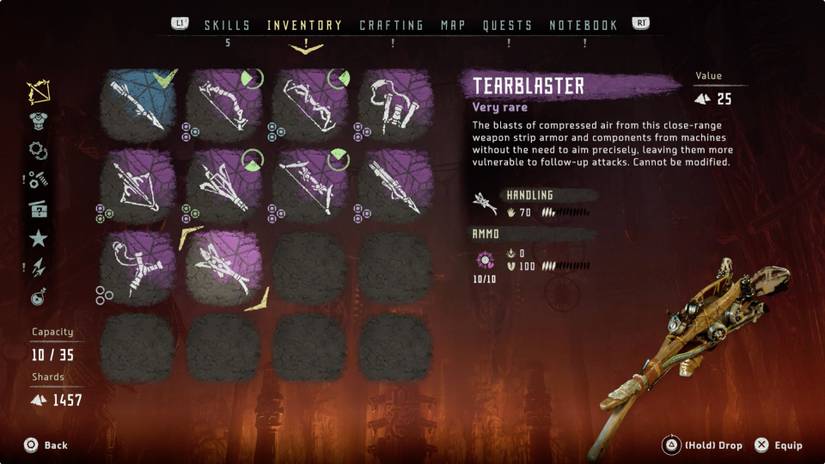Select the blue equipped spear slot

pyautogui.click(x=138, y=104)
